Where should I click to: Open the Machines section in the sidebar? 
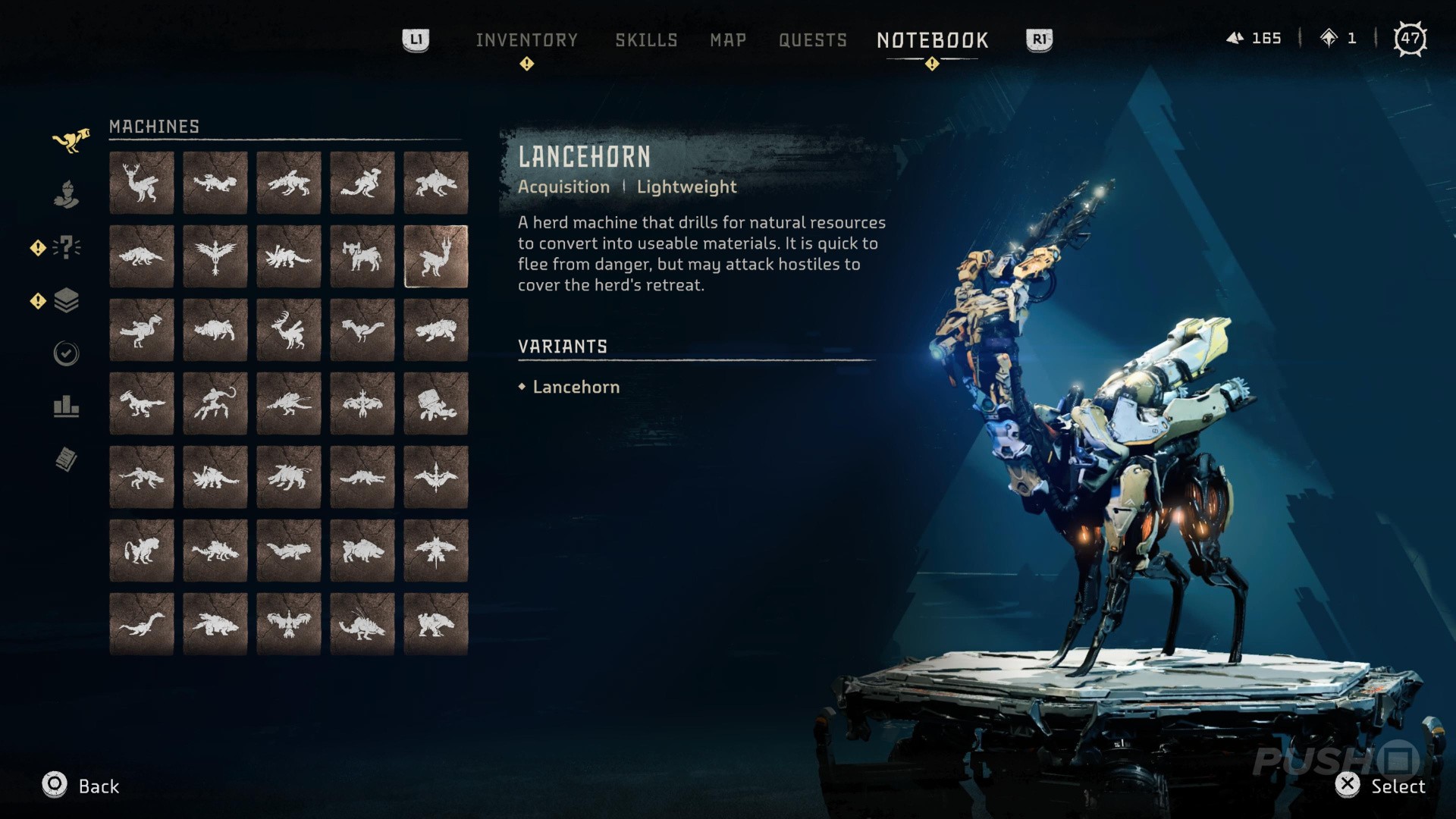[67, 140]
